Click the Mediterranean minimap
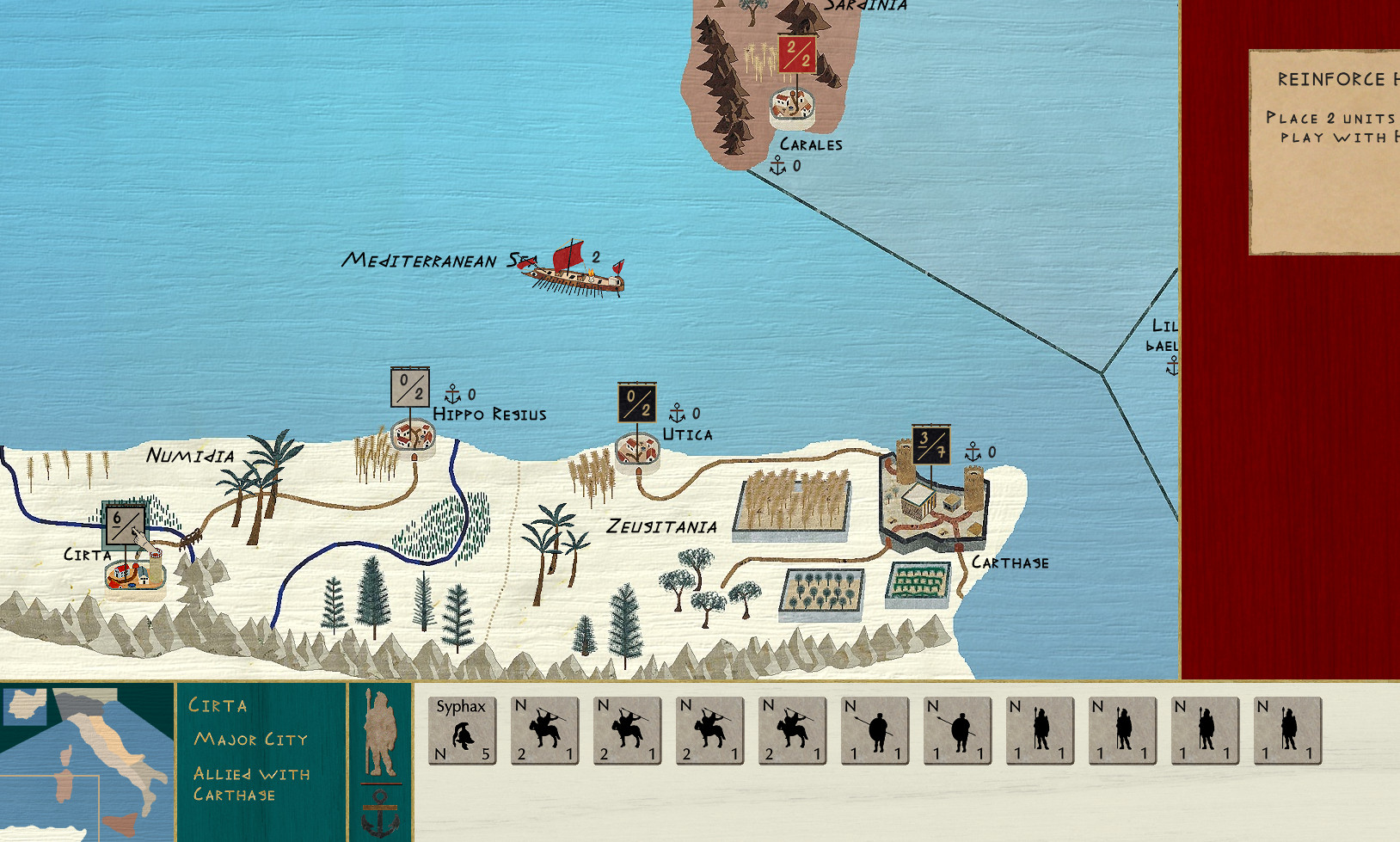The image size is (1400, 842). coord(86,762)
